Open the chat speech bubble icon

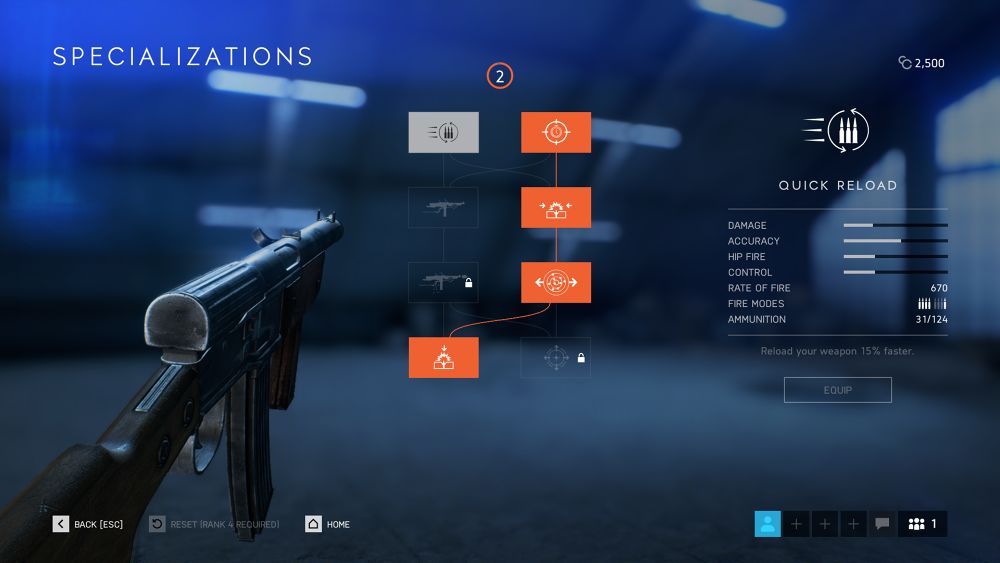coord(882,523)
